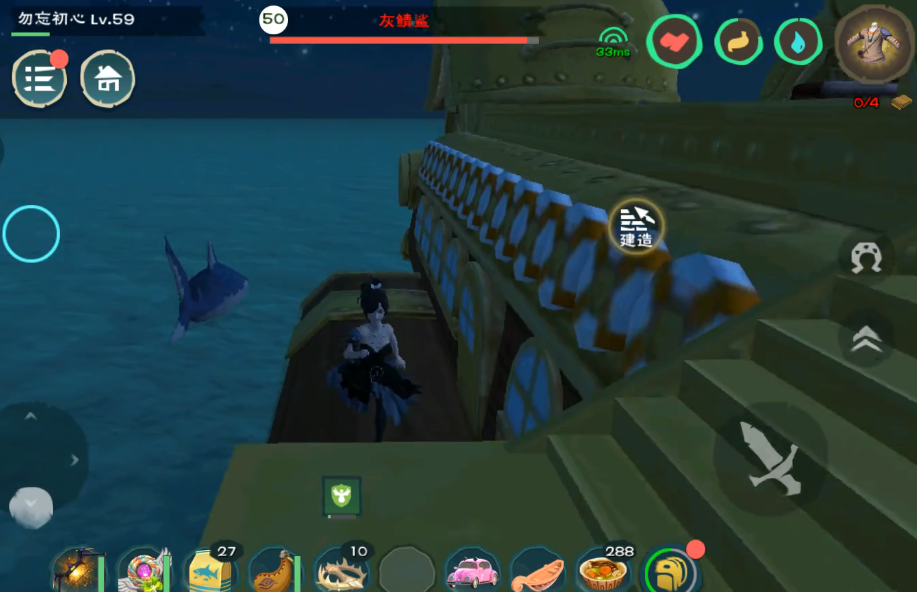Open the yellow backpack with red dot
This screenshot has width=917, height=592.
pyautogui.click(x=670, y=571)
